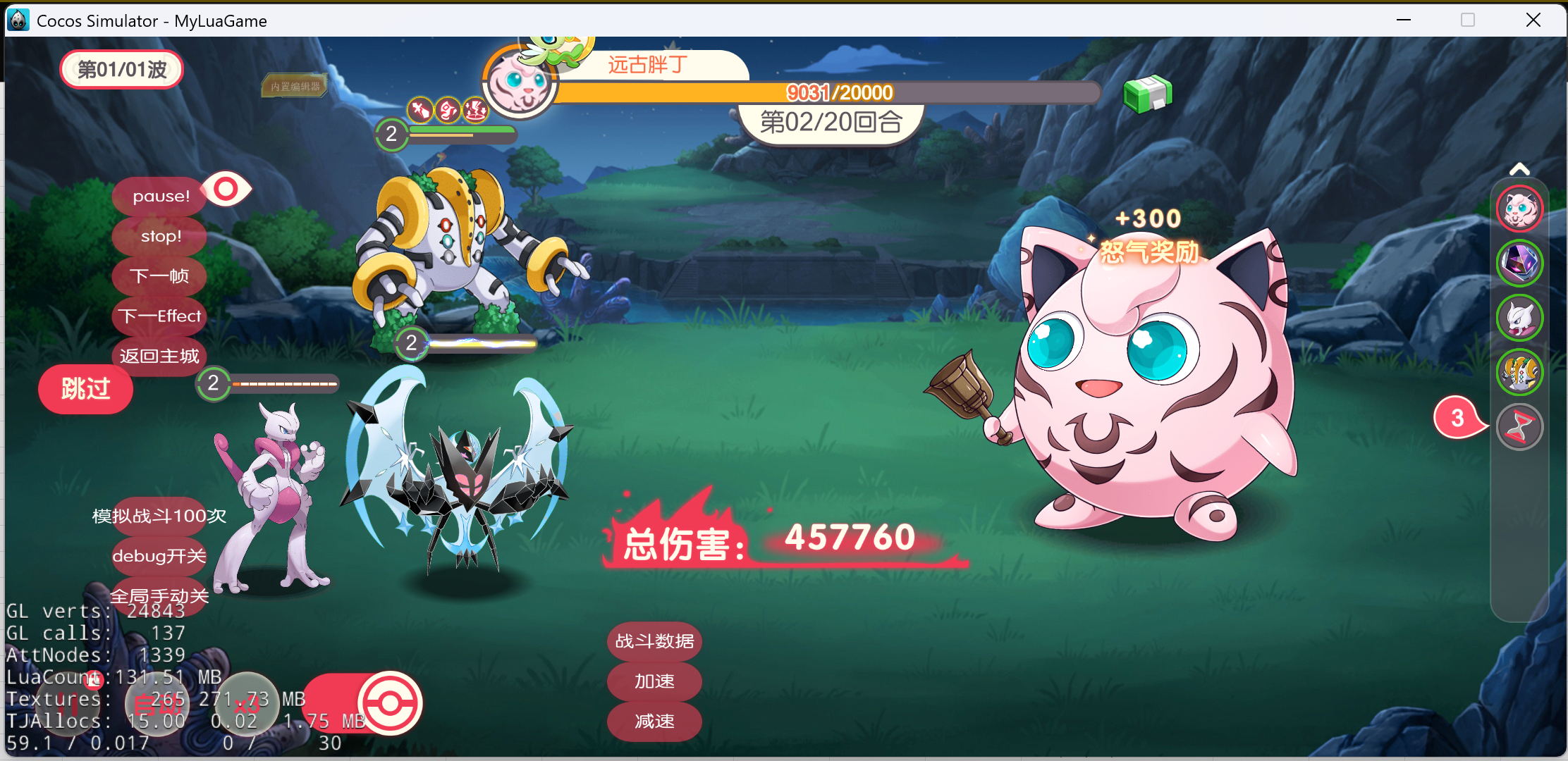
Task: Run 模拟战斗100次 simulation
Action: (x=159, y=516)
